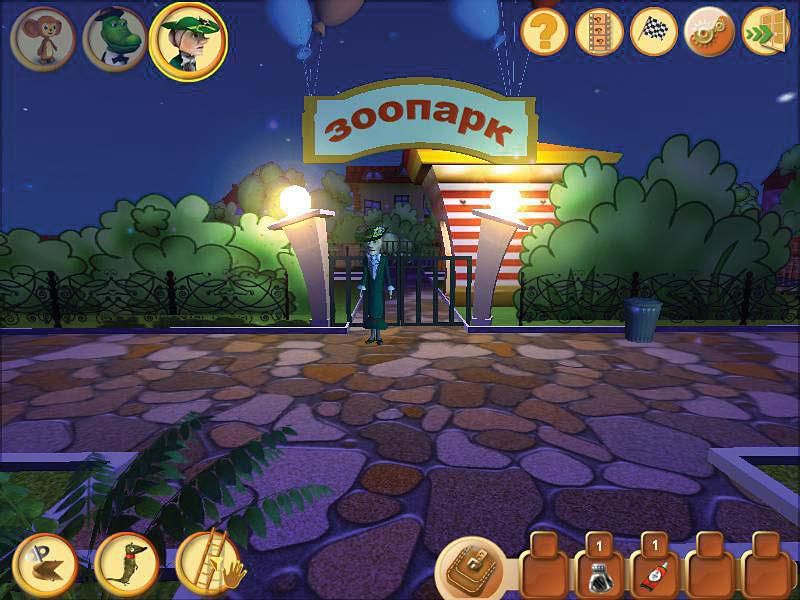The image size is (800, 600).
Task: Click the checkered flag button
Action: coord(655,33)
